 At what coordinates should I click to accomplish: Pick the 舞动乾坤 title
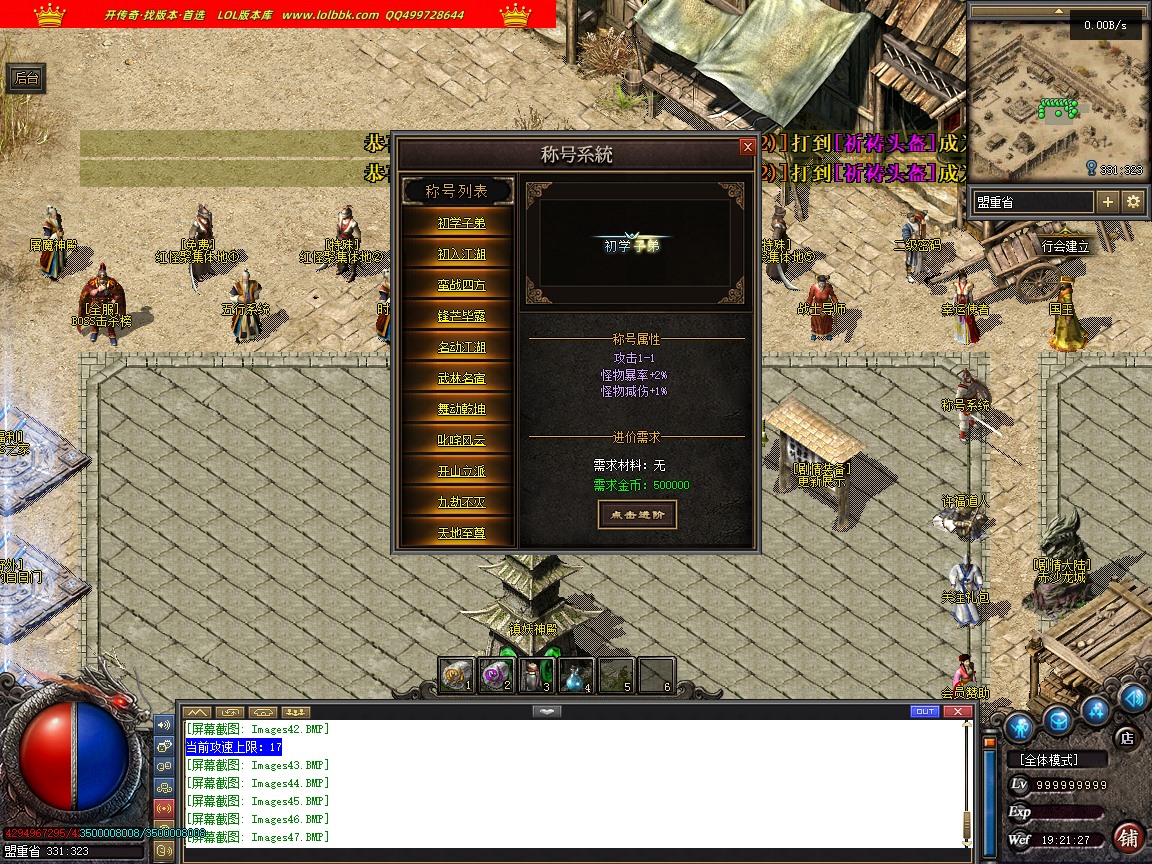click(461, 409)
